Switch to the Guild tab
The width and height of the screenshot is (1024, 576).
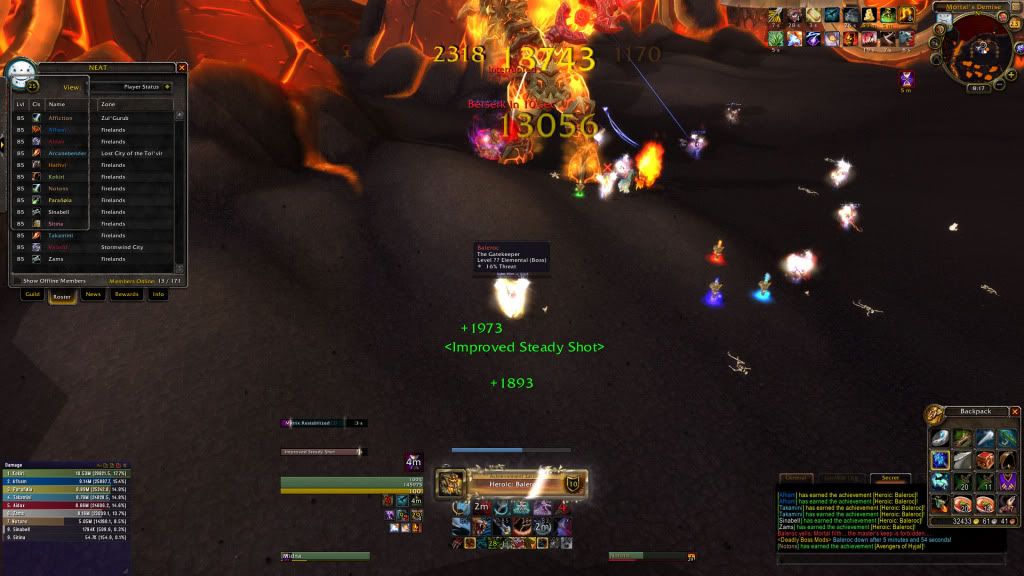33,295
